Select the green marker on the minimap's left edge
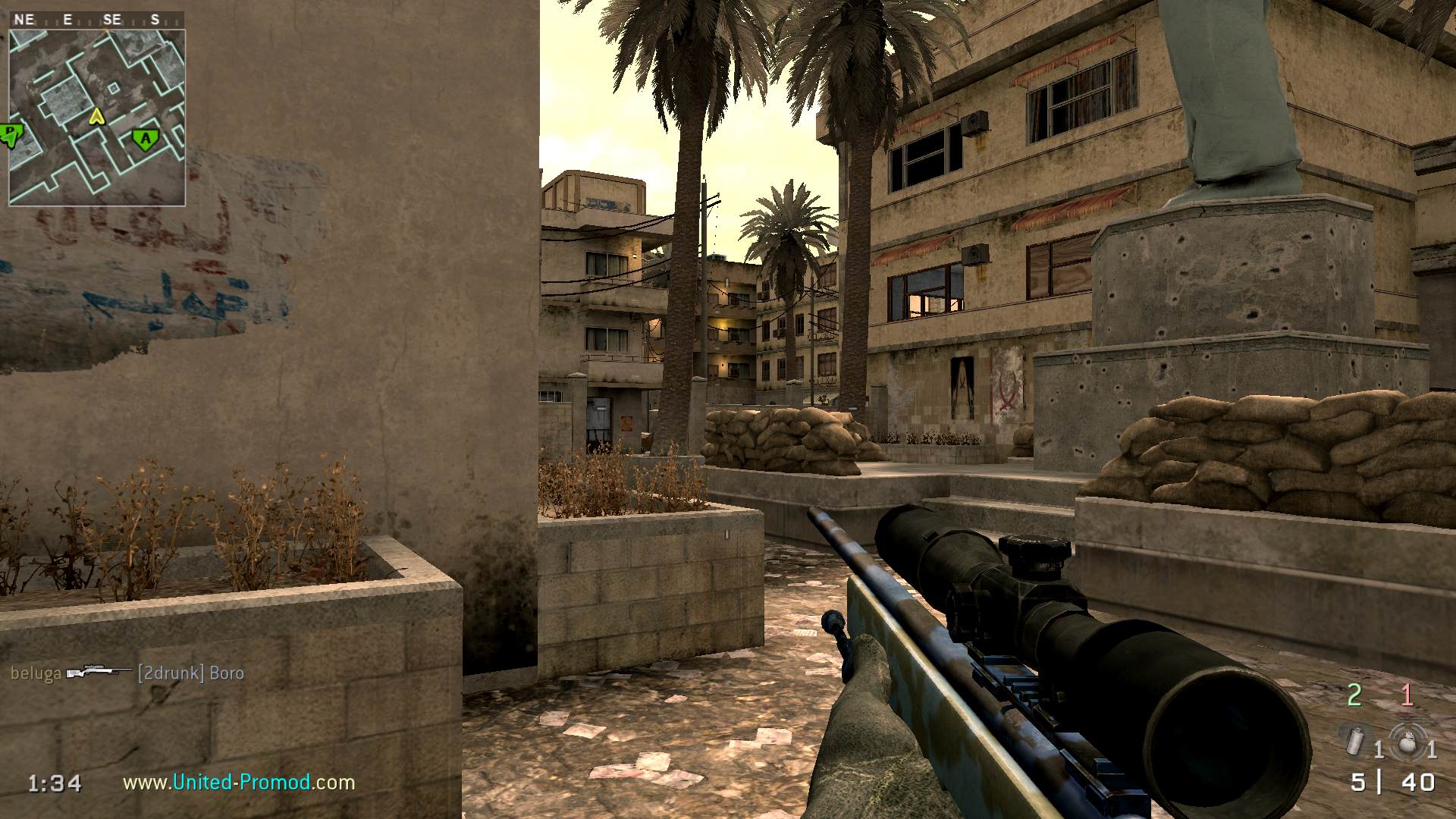Image resolution: width=1456 pixels, height=819 pixels. pyautogui.click(x=11, y=136)
